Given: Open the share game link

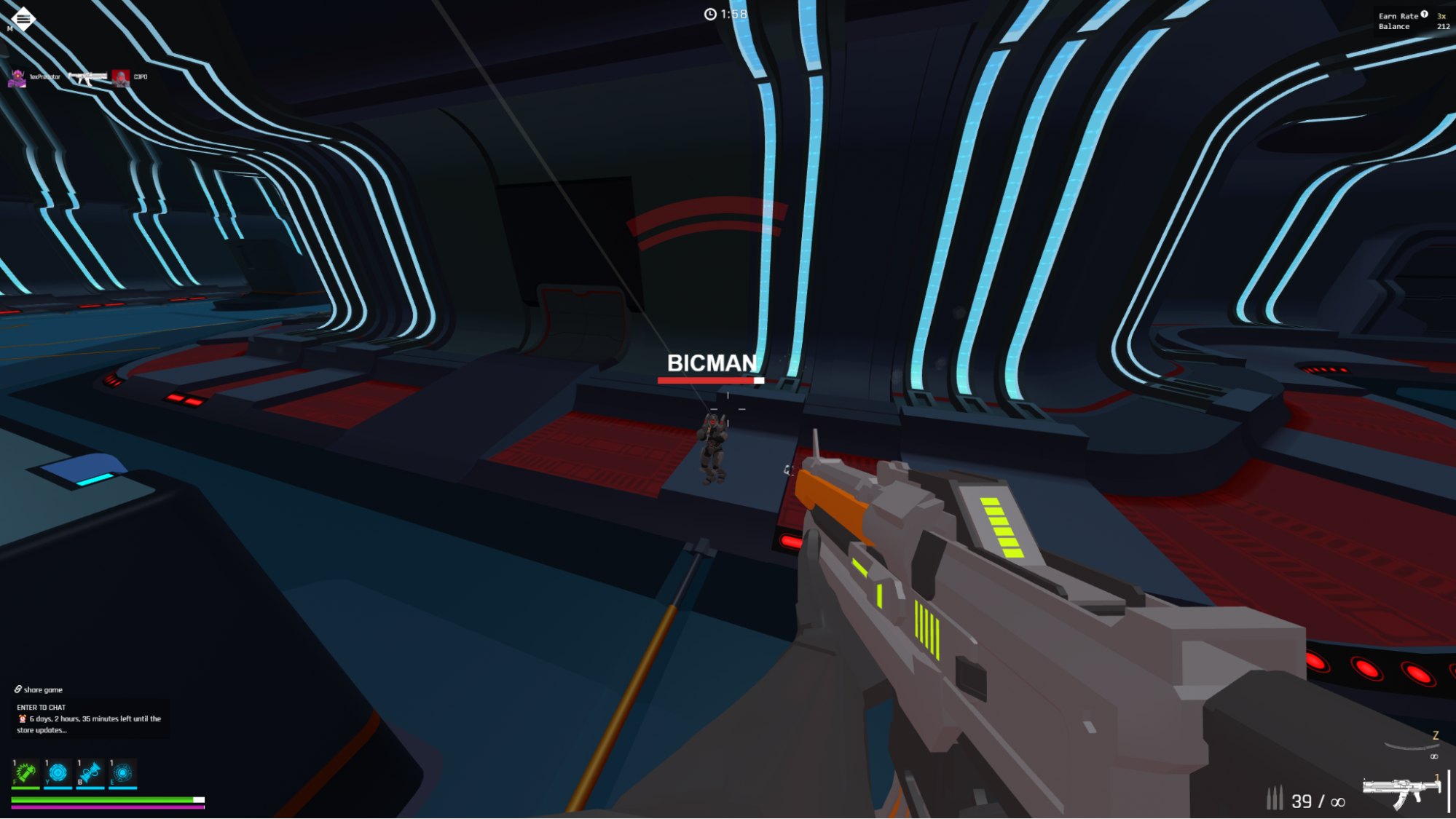Looking at the screenshot, I should click(x=42, y=689).
